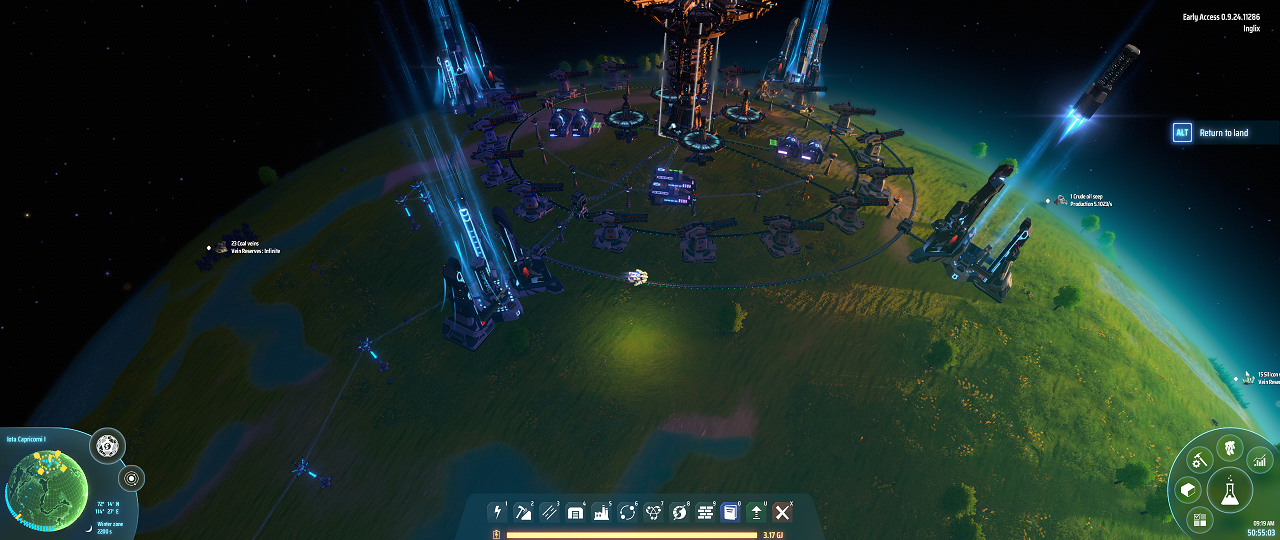This screenshot has height=540, width=1280.
Task: Select the Dyson sphere build category
Action: (679, 513)
